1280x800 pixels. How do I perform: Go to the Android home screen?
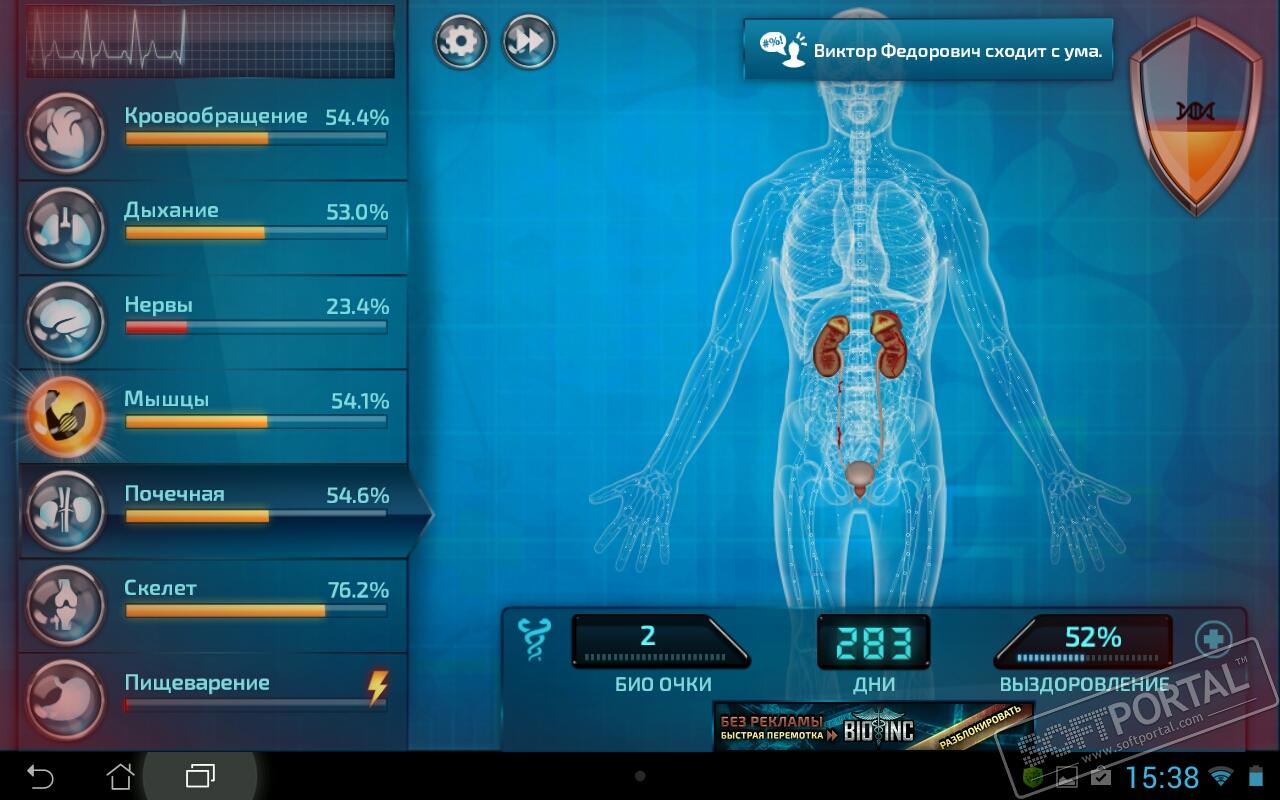(120, 775)
